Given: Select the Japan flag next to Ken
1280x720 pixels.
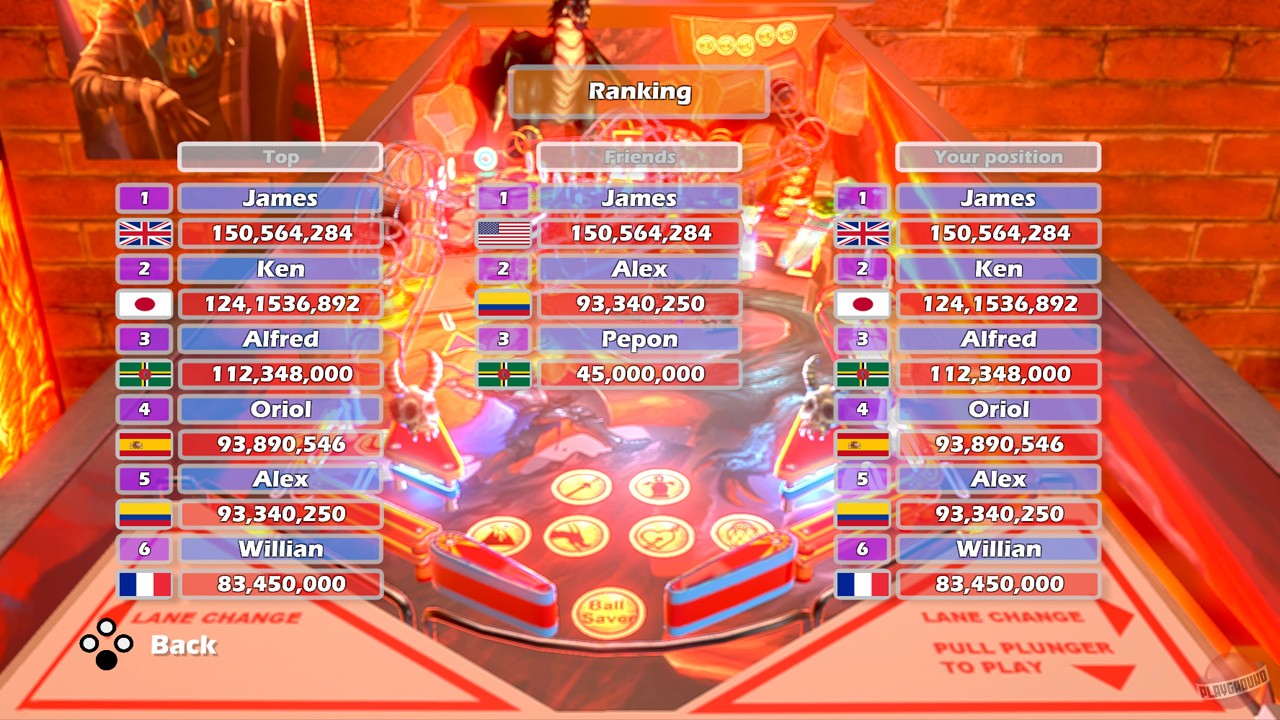Looking at the screenshot, I should pos(143,304).
